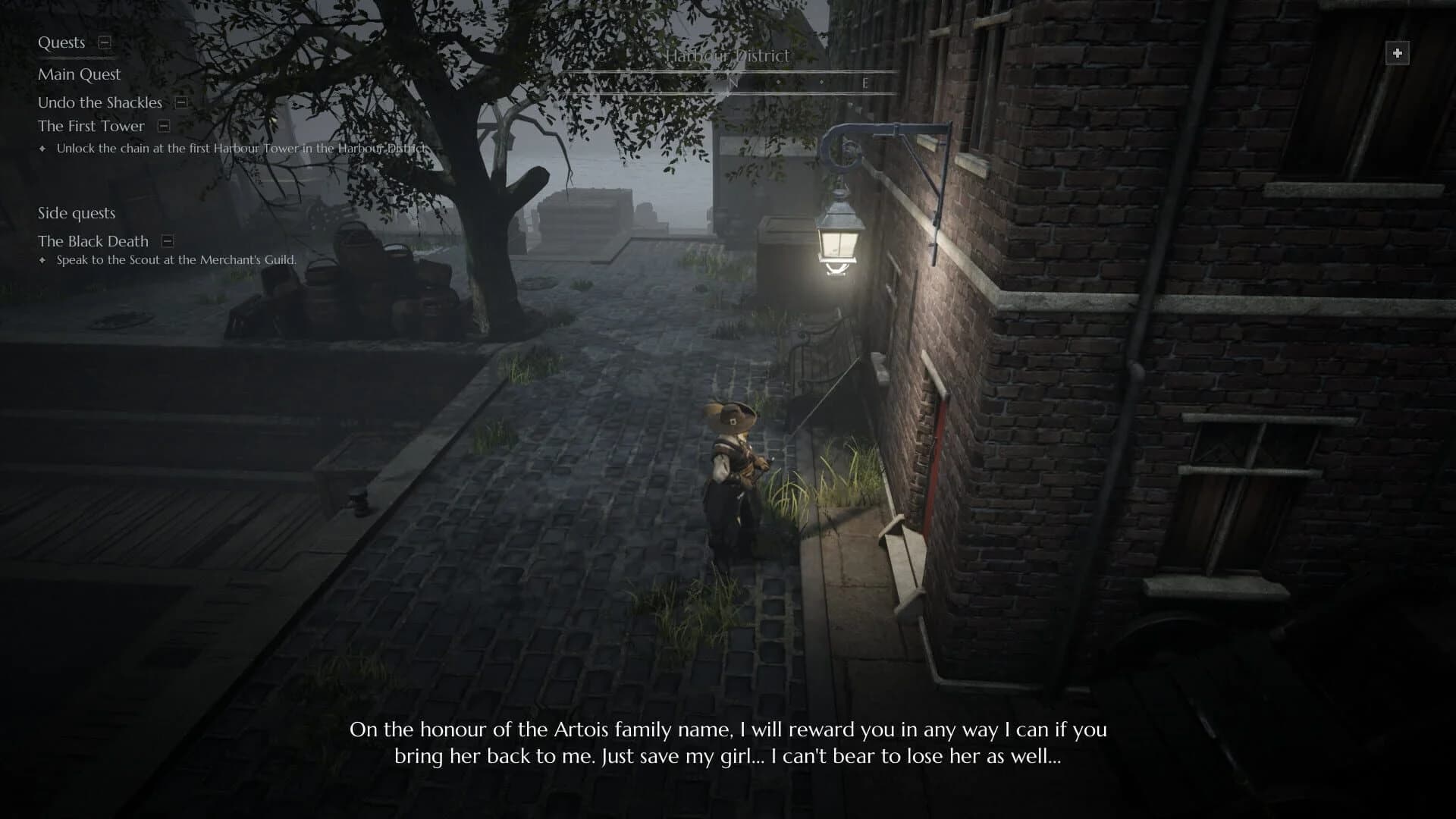Open The Black Death quest title

[x=93, y=241]
